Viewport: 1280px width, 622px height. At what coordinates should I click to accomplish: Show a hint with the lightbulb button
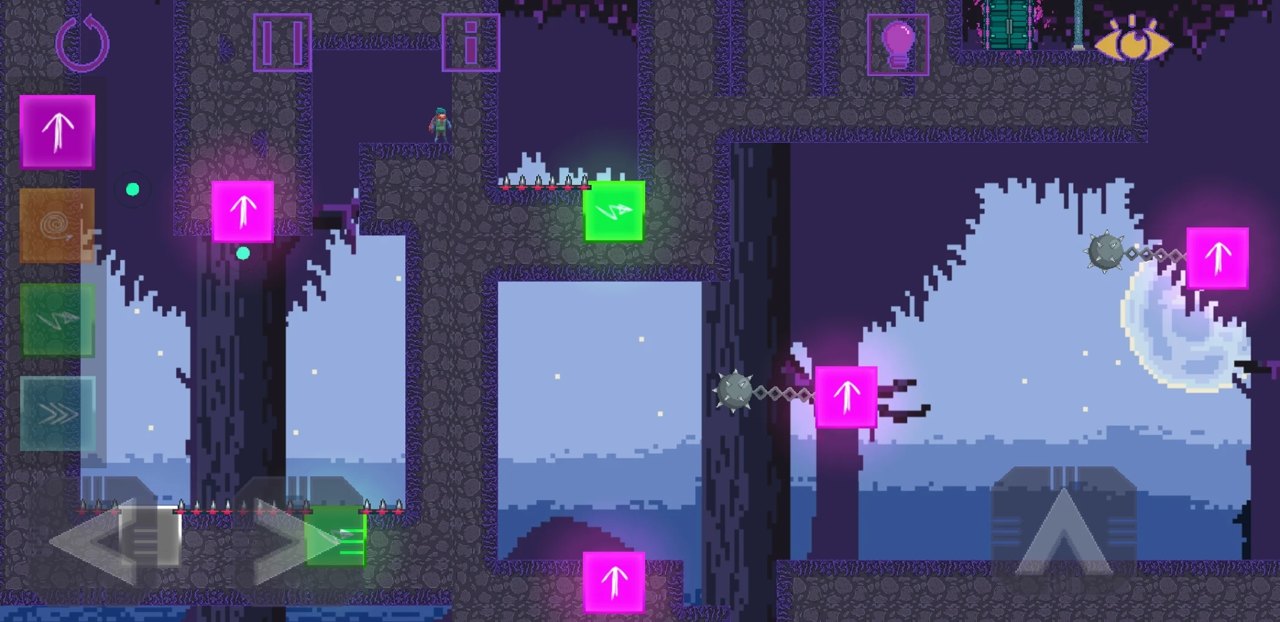point(898,45)
